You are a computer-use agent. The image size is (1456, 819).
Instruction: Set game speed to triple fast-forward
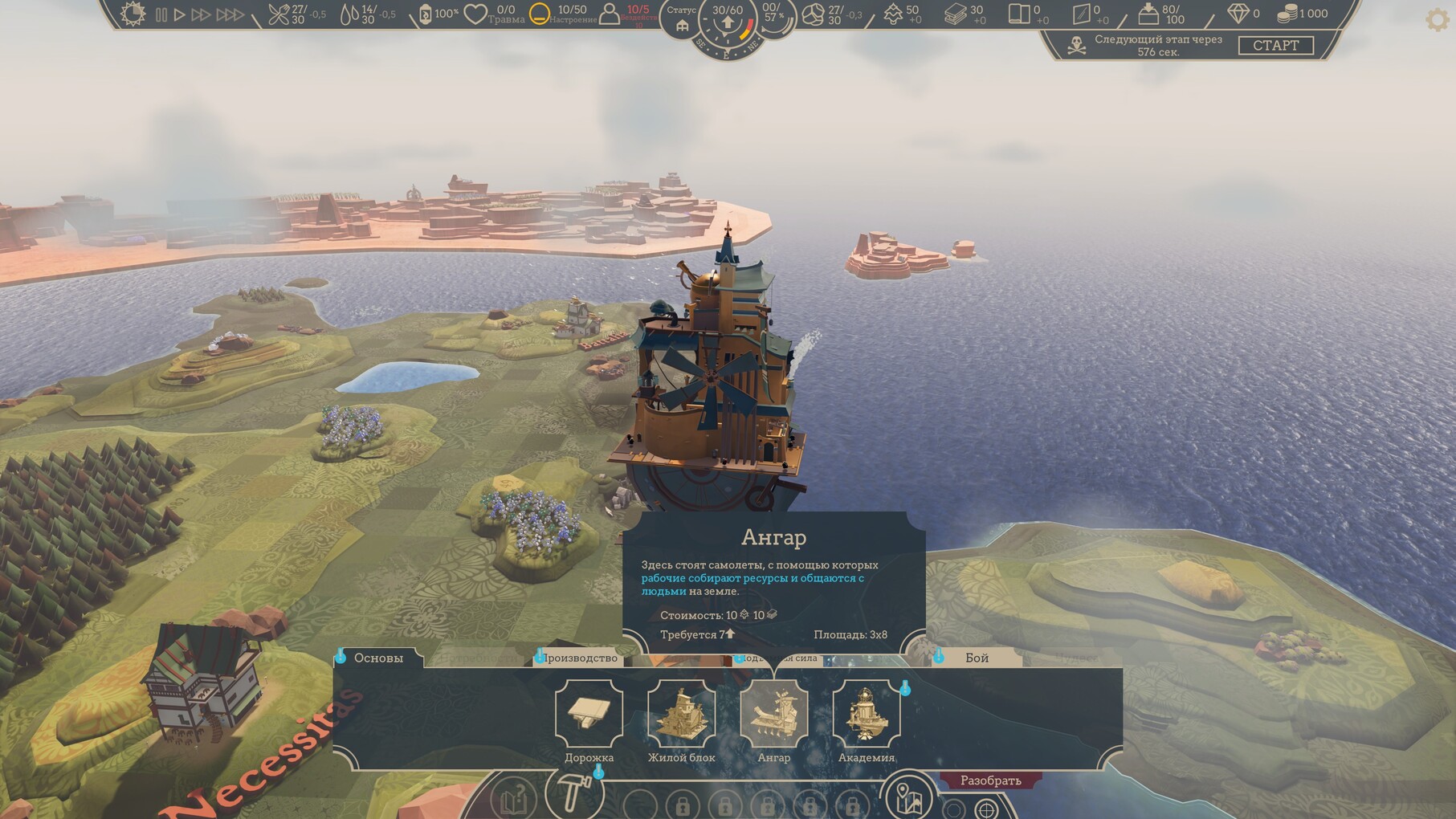tap(230, 14)
